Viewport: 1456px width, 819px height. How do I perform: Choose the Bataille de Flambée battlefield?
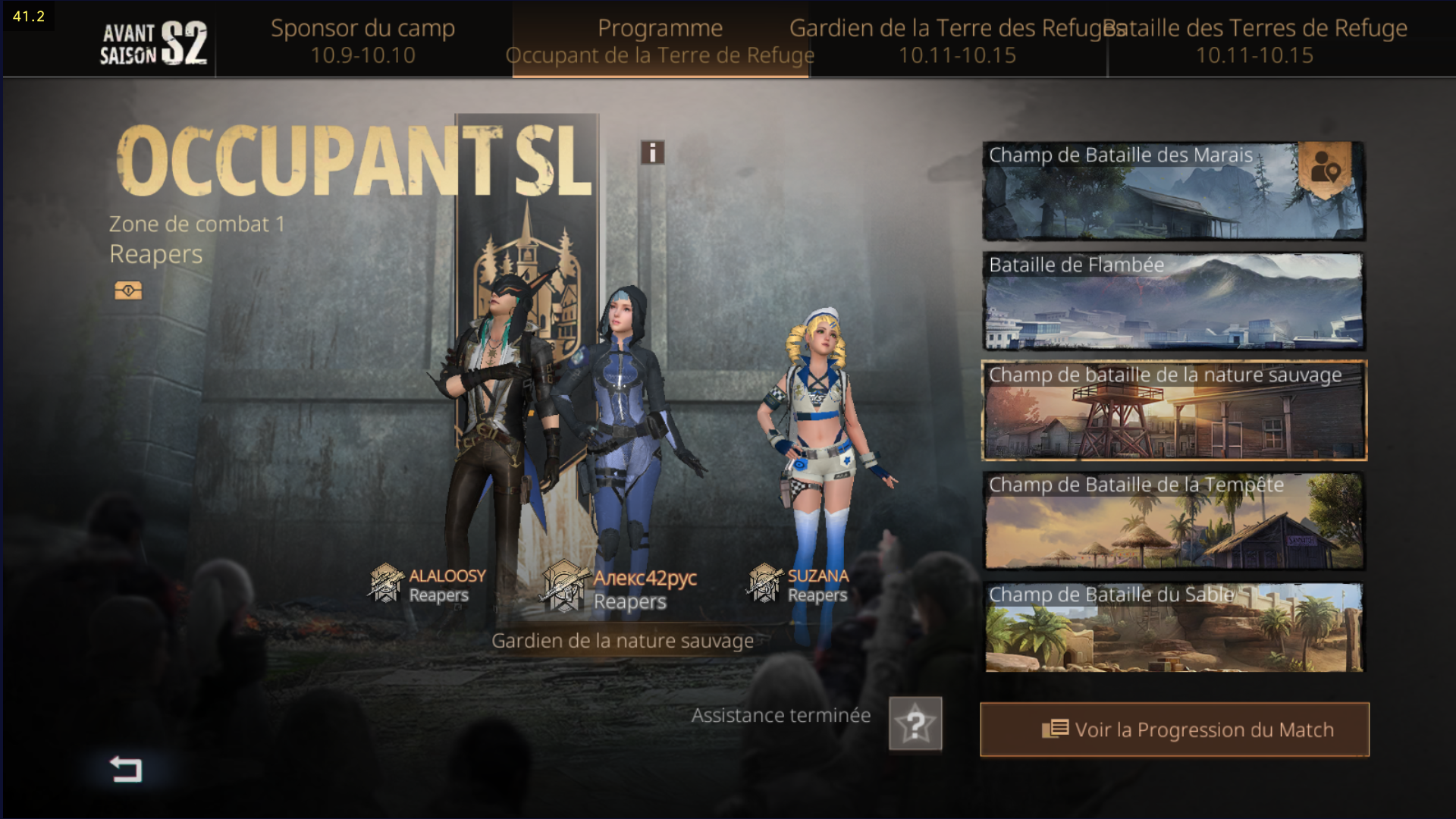click(x=1173, y=301)
